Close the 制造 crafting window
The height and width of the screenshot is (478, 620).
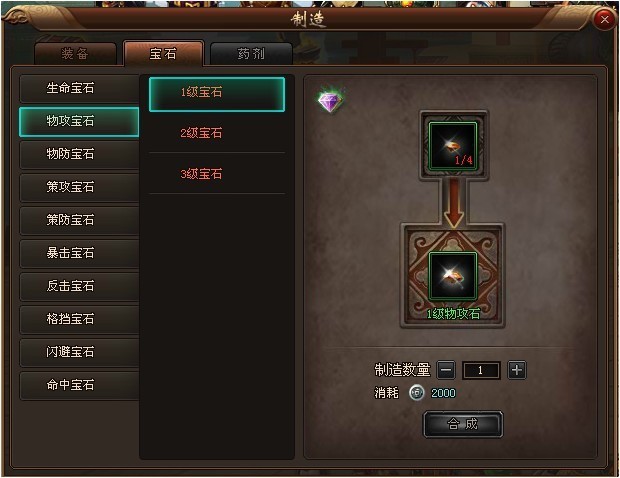(603, 19)
